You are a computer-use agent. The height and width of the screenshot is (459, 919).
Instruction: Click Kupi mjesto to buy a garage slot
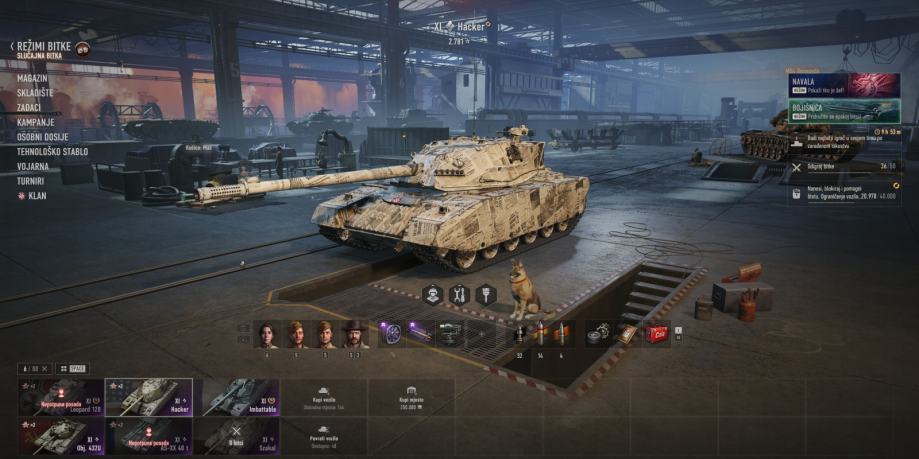(x=409, y=397)
